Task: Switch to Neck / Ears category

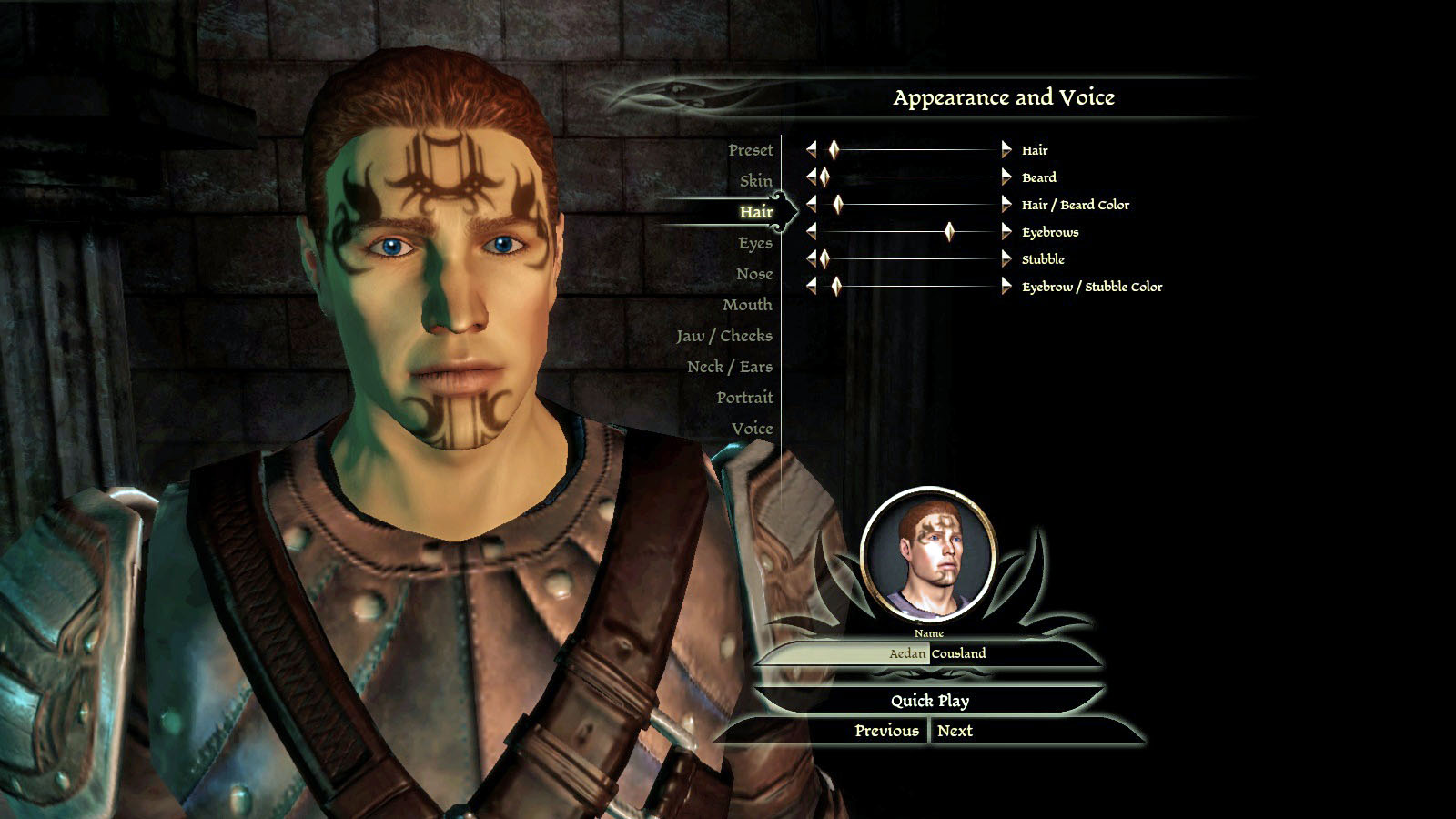Action: (729, 367)
